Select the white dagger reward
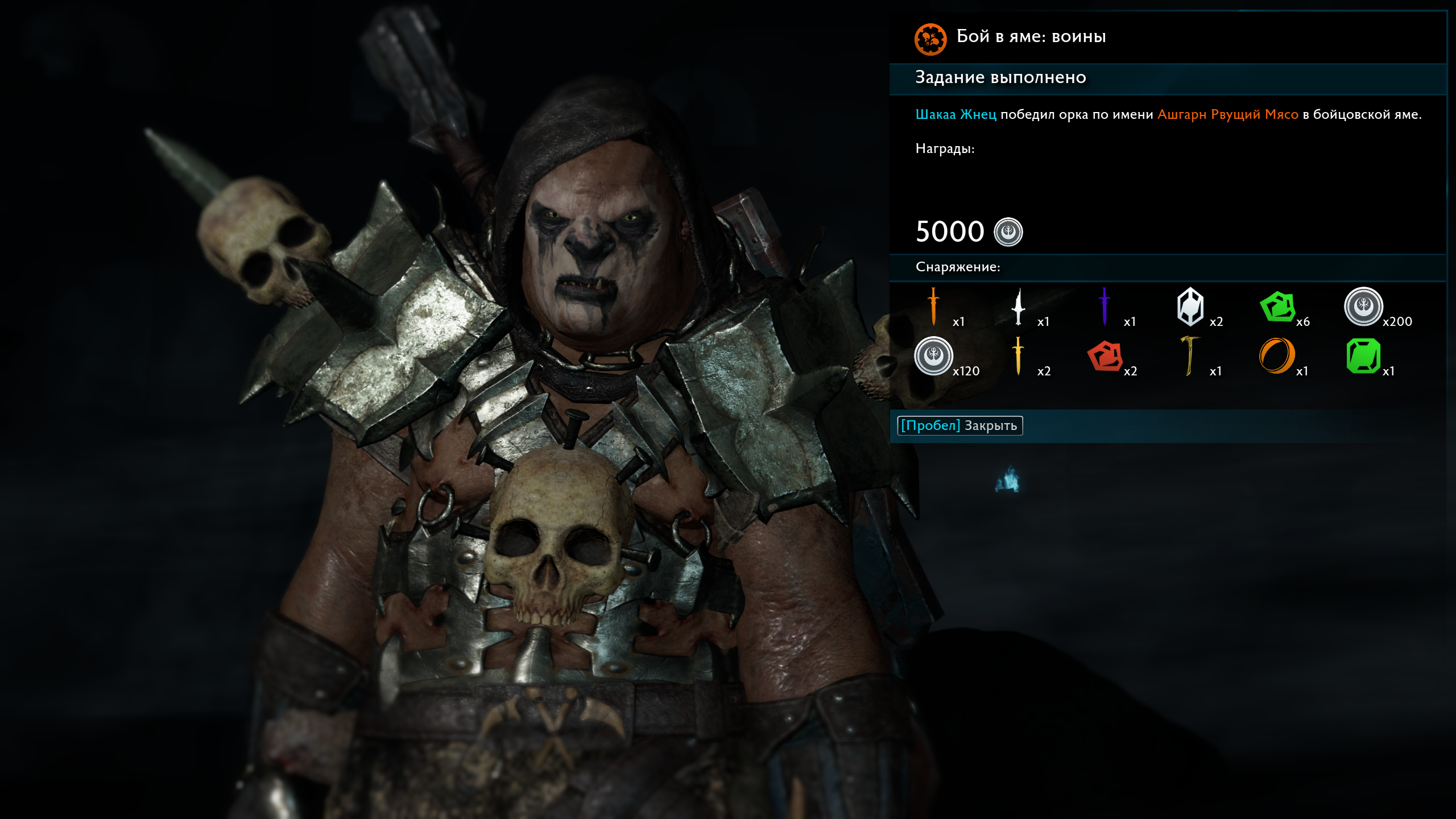This screenshot has height=819, width=1456. pos(1018,307)
